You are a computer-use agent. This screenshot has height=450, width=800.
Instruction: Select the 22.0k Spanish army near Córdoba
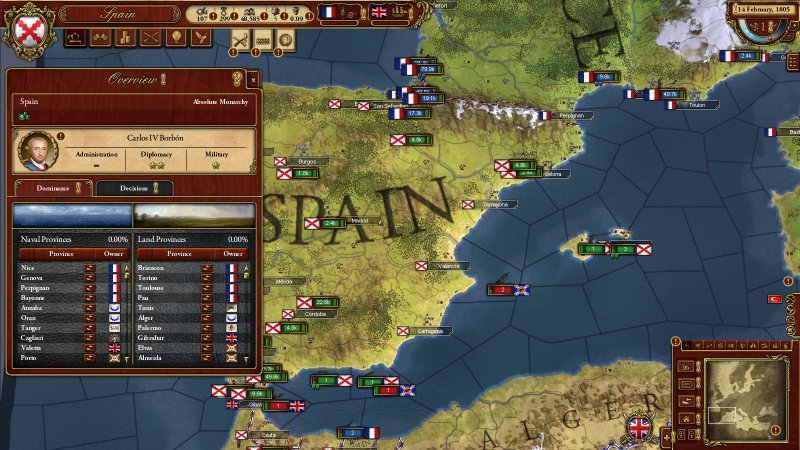tap(322, 302)
